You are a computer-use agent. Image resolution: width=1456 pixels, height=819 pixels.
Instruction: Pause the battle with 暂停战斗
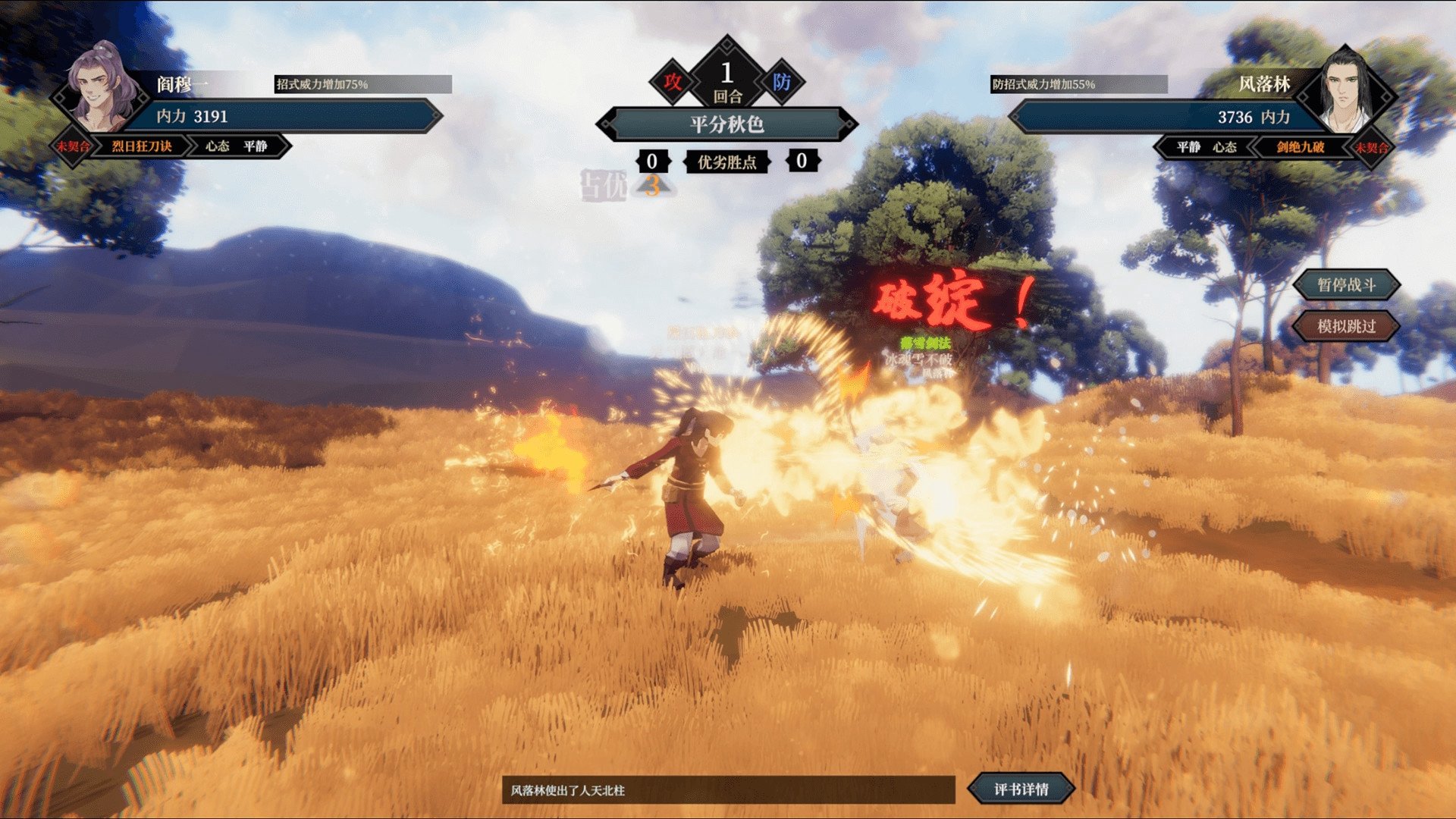[x=1346, y=285]
